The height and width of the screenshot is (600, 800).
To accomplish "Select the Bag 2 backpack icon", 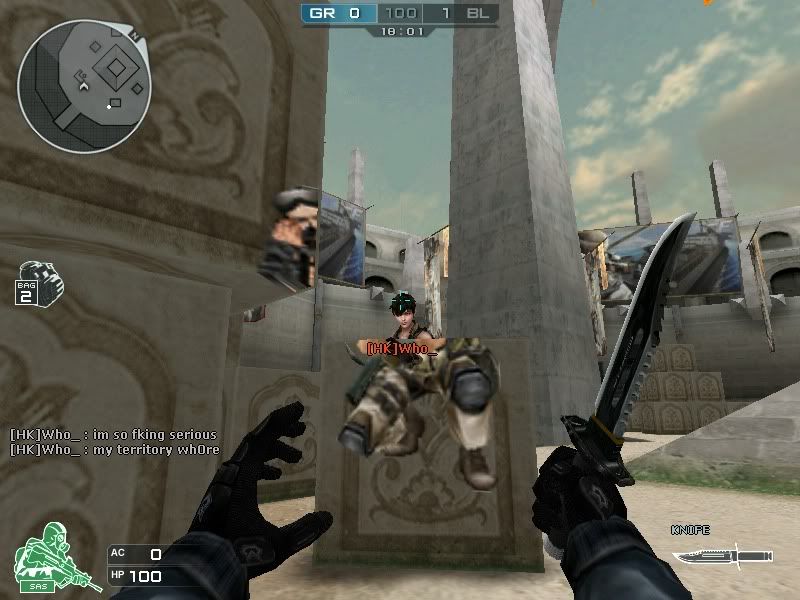I will tap(39, 282).
